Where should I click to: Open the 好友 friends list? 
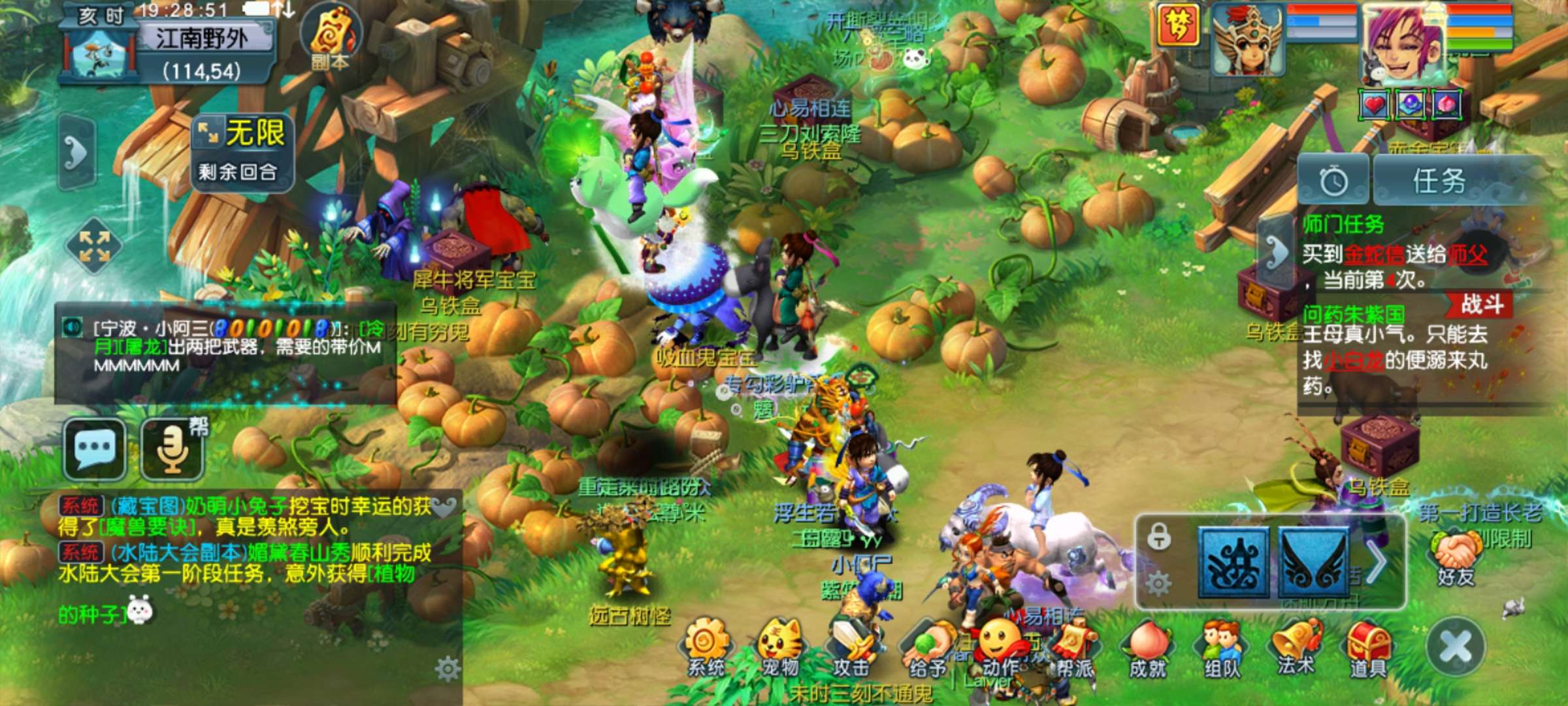[x=1455, y=557]
